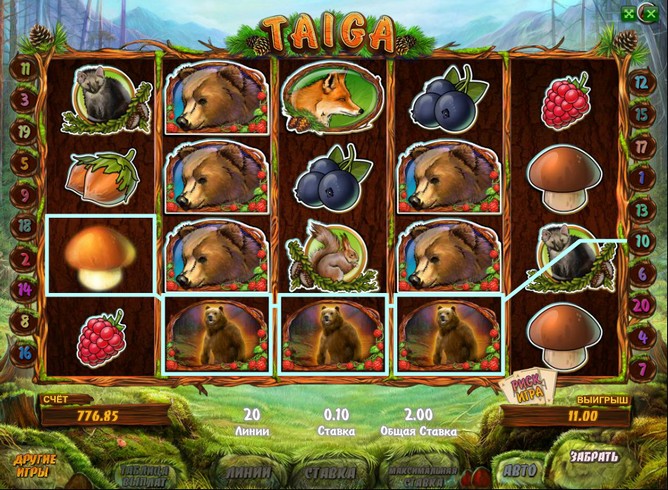The width and height of the screenshot is (668, 490).
Task: Open the Другие игры menu
Action: click(x=35, y=465)
